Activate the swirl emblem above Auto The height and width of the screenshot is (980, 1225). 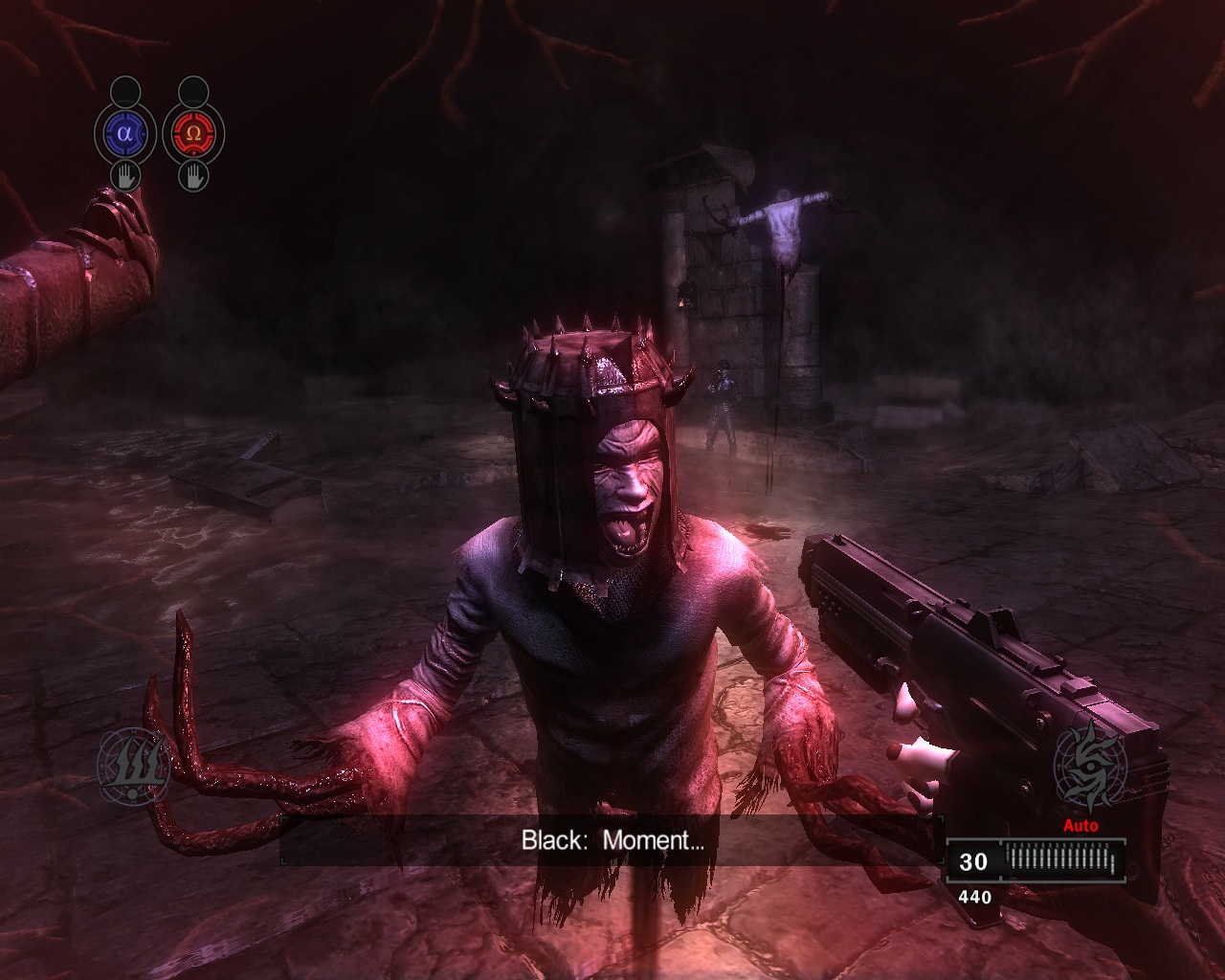(x=1089, y=767)
